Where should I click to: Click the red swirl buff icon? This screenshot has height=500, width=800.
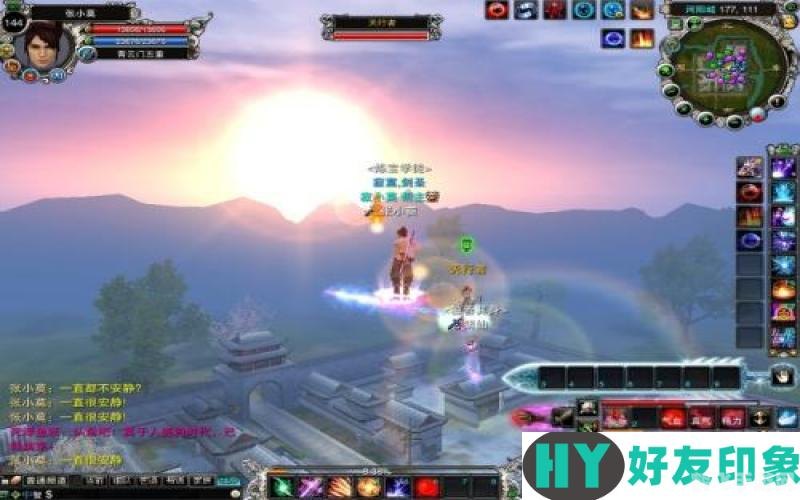496,10
